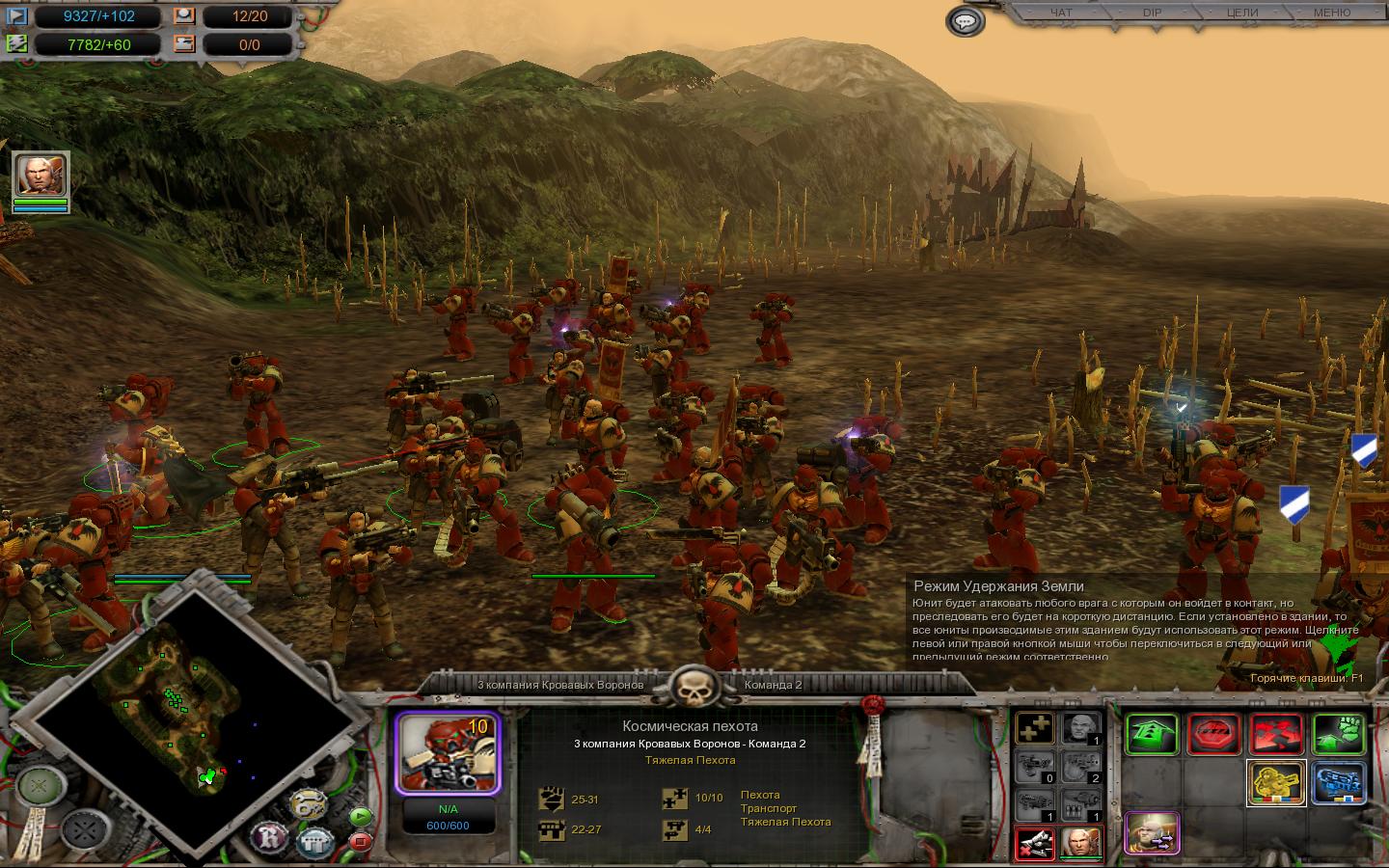Select the hero portrait group icon
1389x868 pixels.
[x=41, y=178]
